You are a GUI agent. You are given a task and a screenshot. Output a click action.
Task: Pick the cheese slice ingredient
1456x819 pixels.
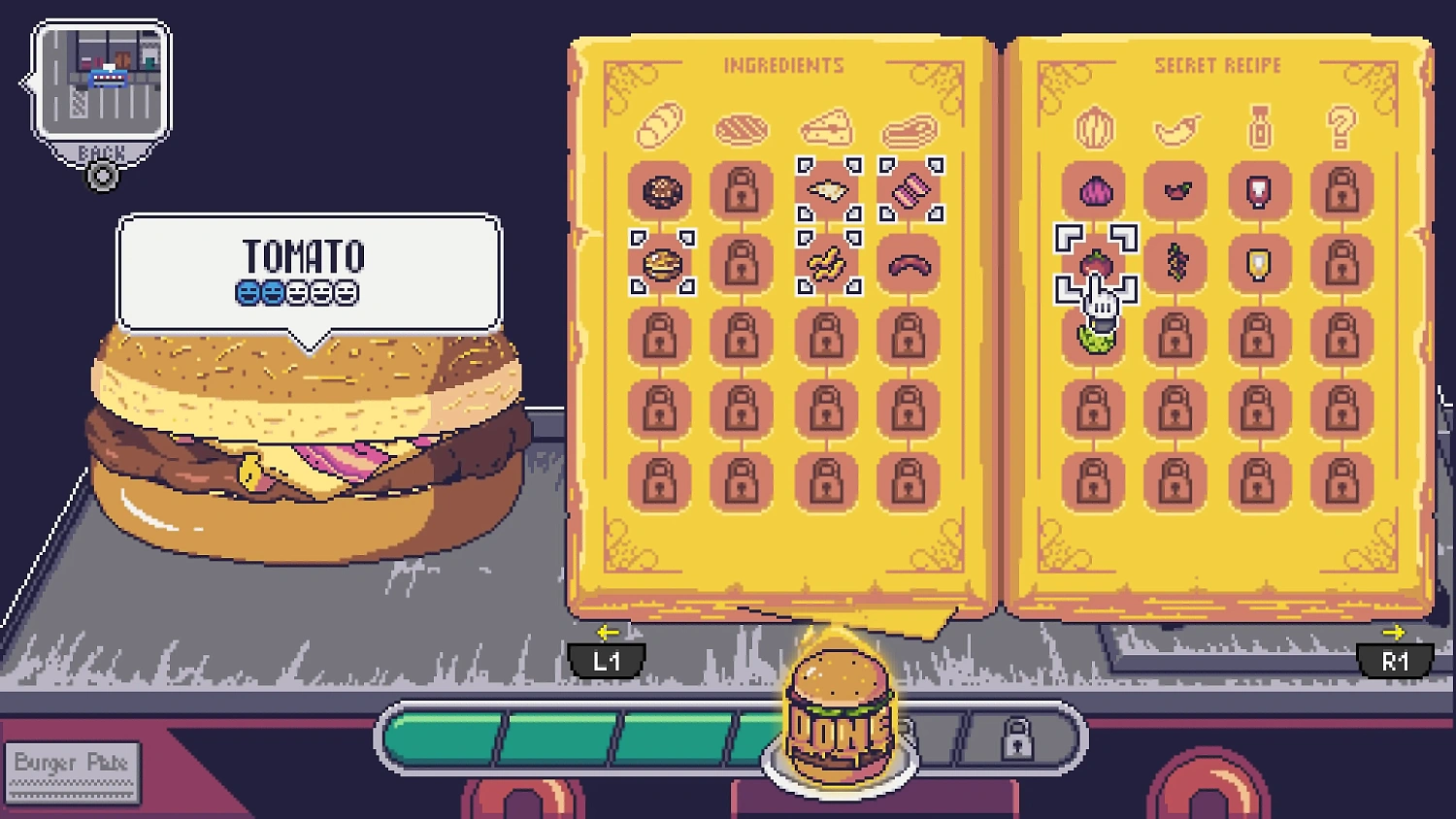coord(827,191)
